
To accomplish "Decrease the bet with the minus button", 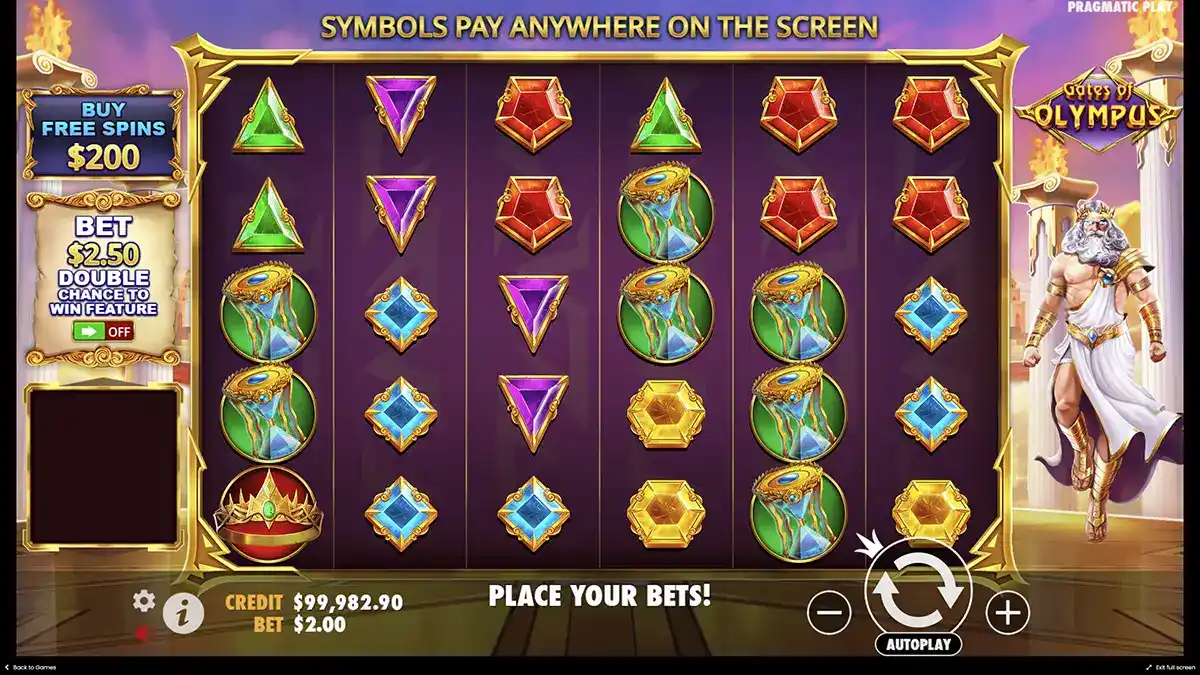I will click(x=829, y=612).
